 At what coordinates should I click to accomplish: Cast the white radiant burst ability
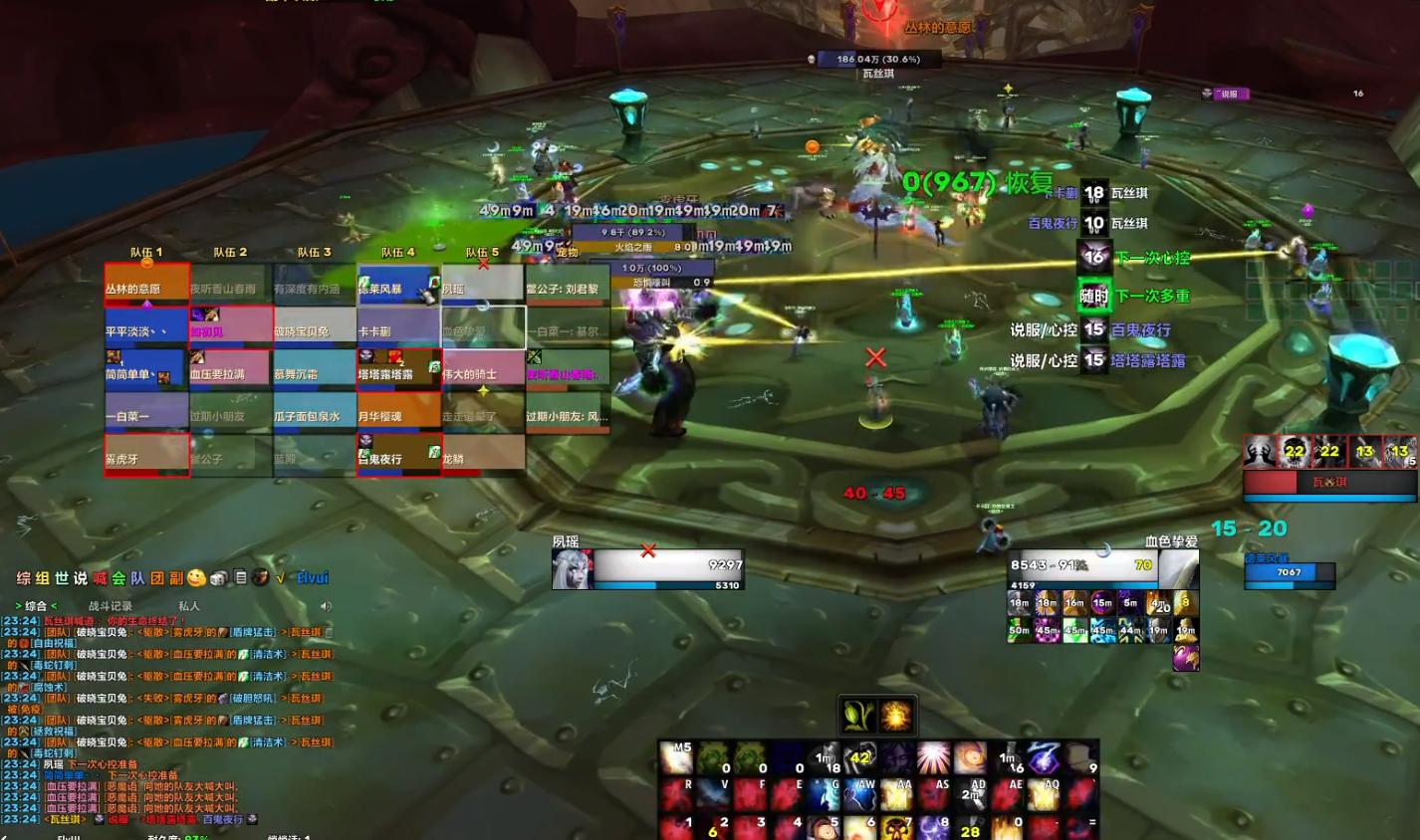(933, 757)
